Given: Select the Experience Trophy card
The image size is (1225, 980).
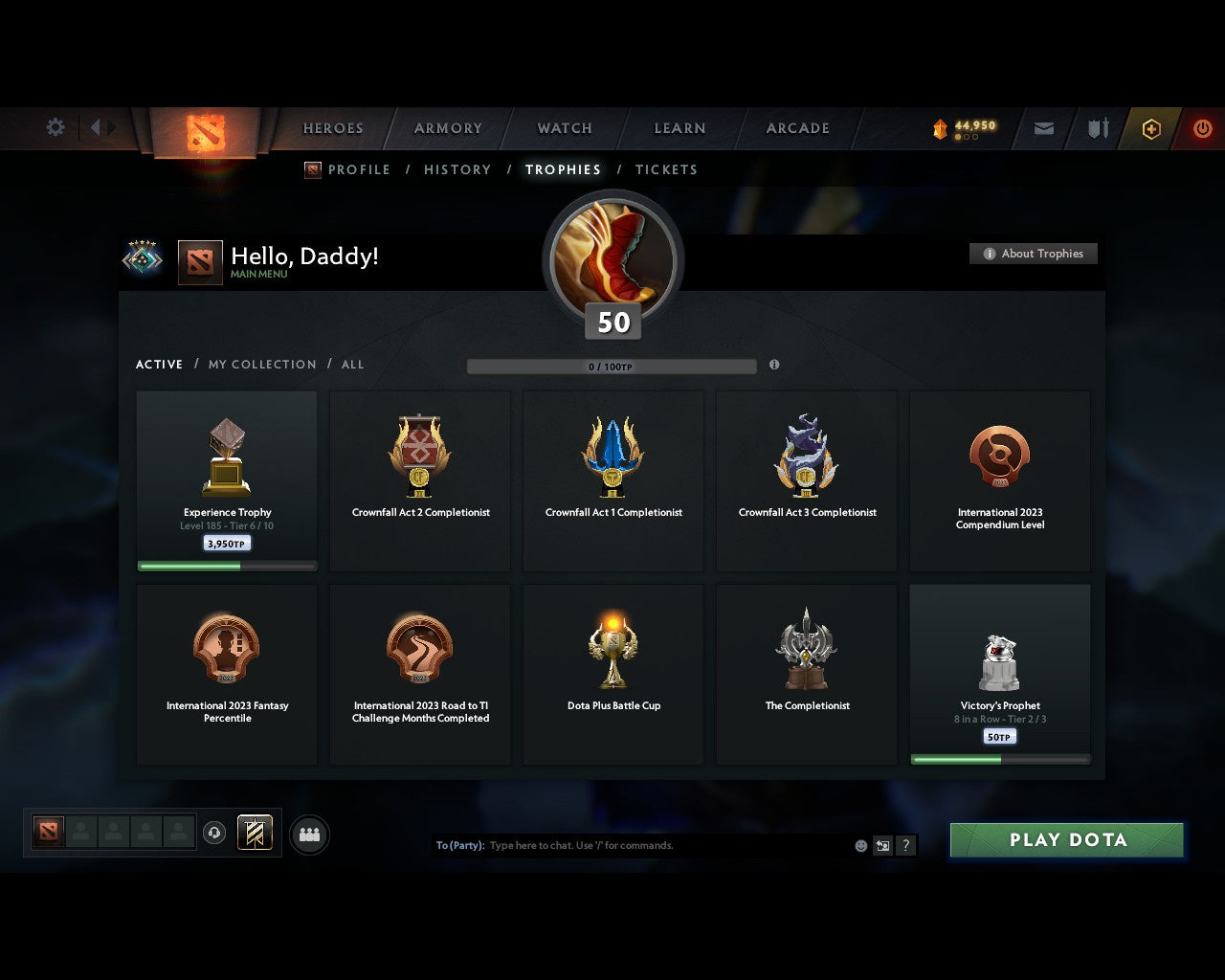Looking at the screenshot, I should [227, 479].
